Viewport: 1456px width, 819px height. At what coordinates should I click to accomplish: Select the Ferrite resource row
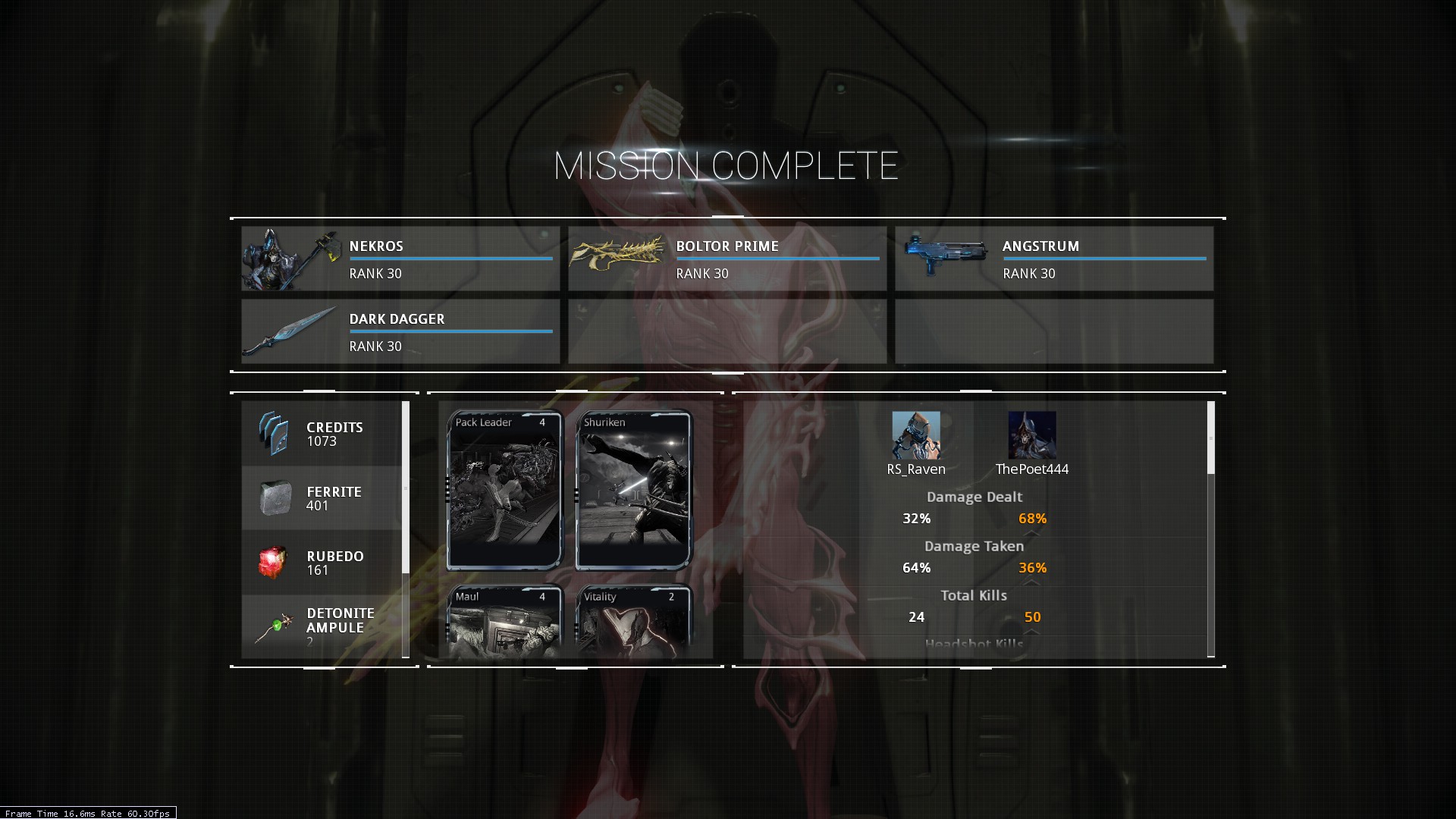point(322,498)
